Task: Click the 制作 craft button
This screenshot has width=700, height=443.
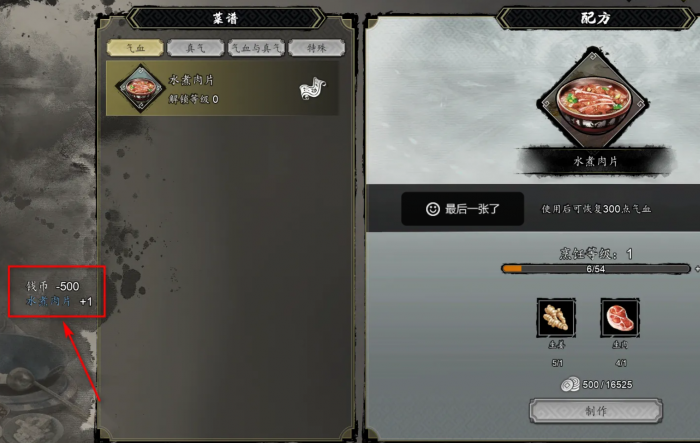Action: coord(595,412)
